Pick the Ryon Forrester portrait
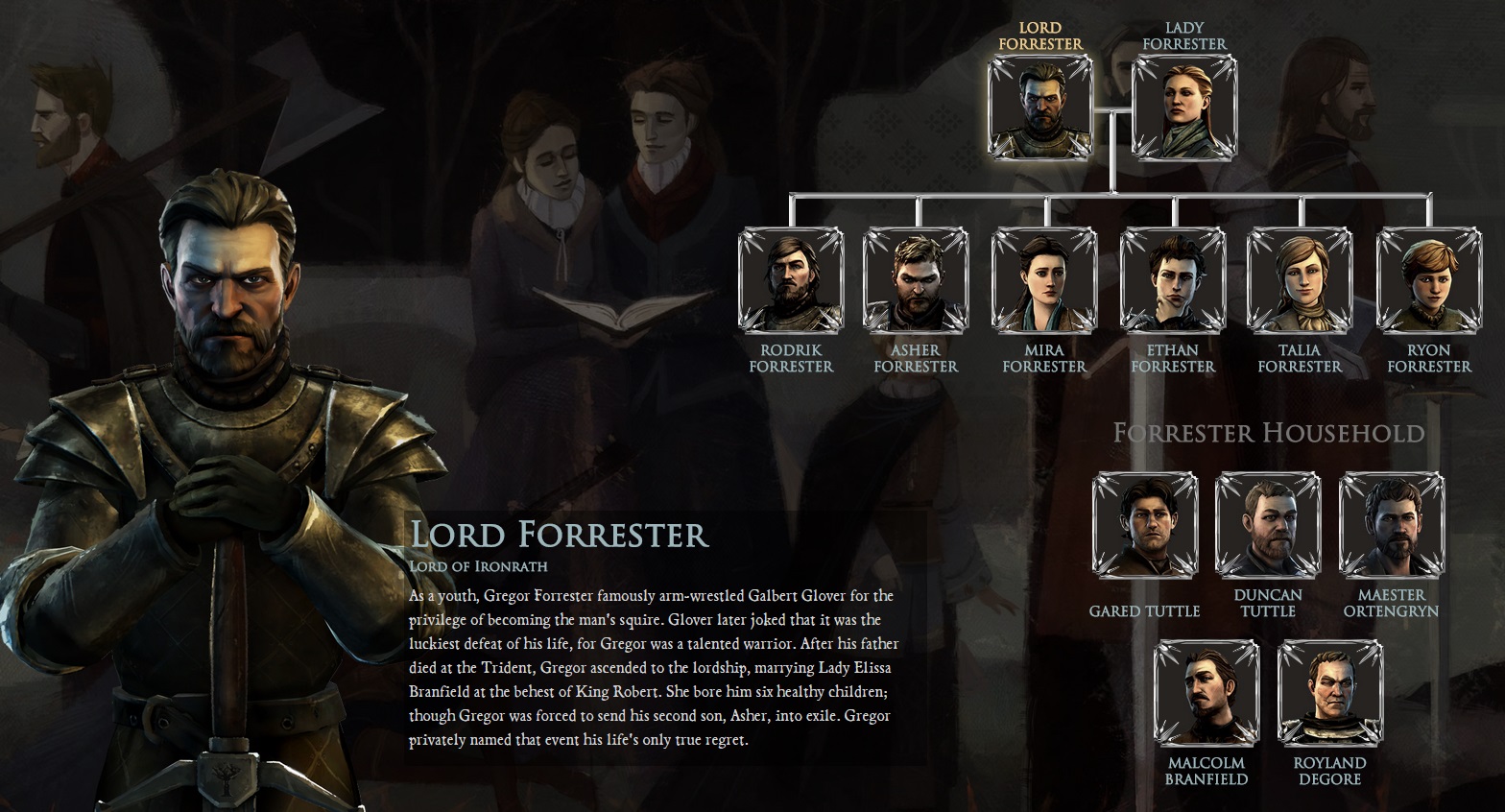1505x812 pixels. pyautogui.click(x=1429, y=280)
